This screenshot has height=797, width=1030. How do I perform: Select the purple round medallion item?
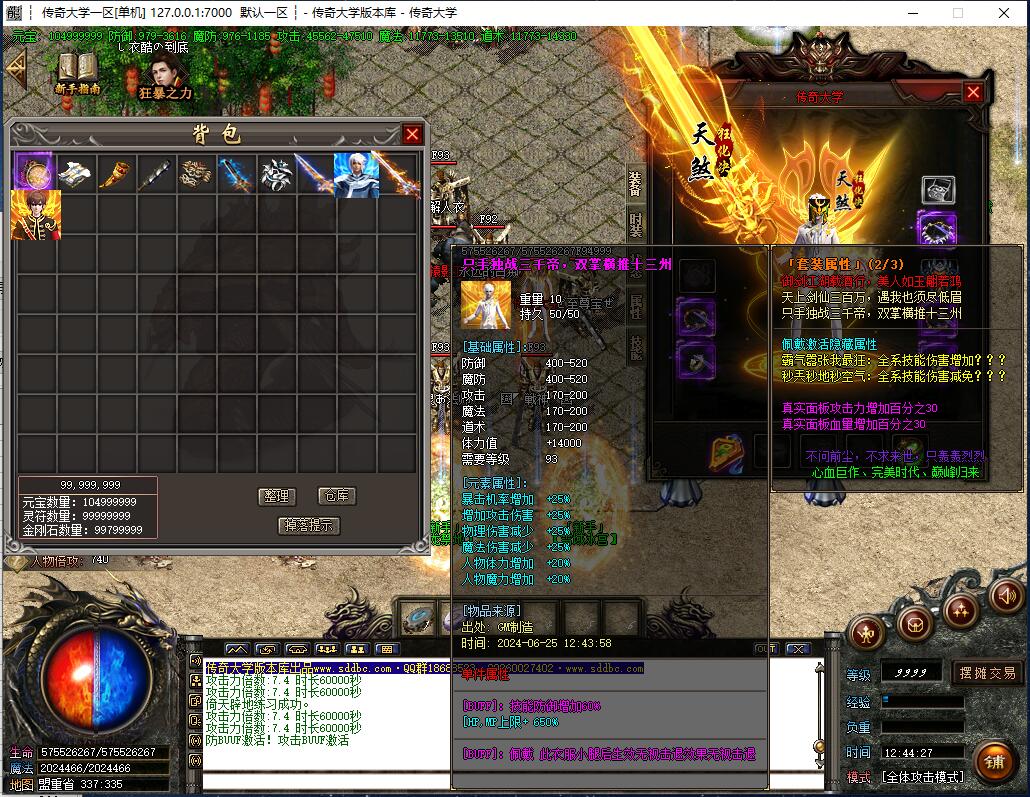[x=33, y=173]
